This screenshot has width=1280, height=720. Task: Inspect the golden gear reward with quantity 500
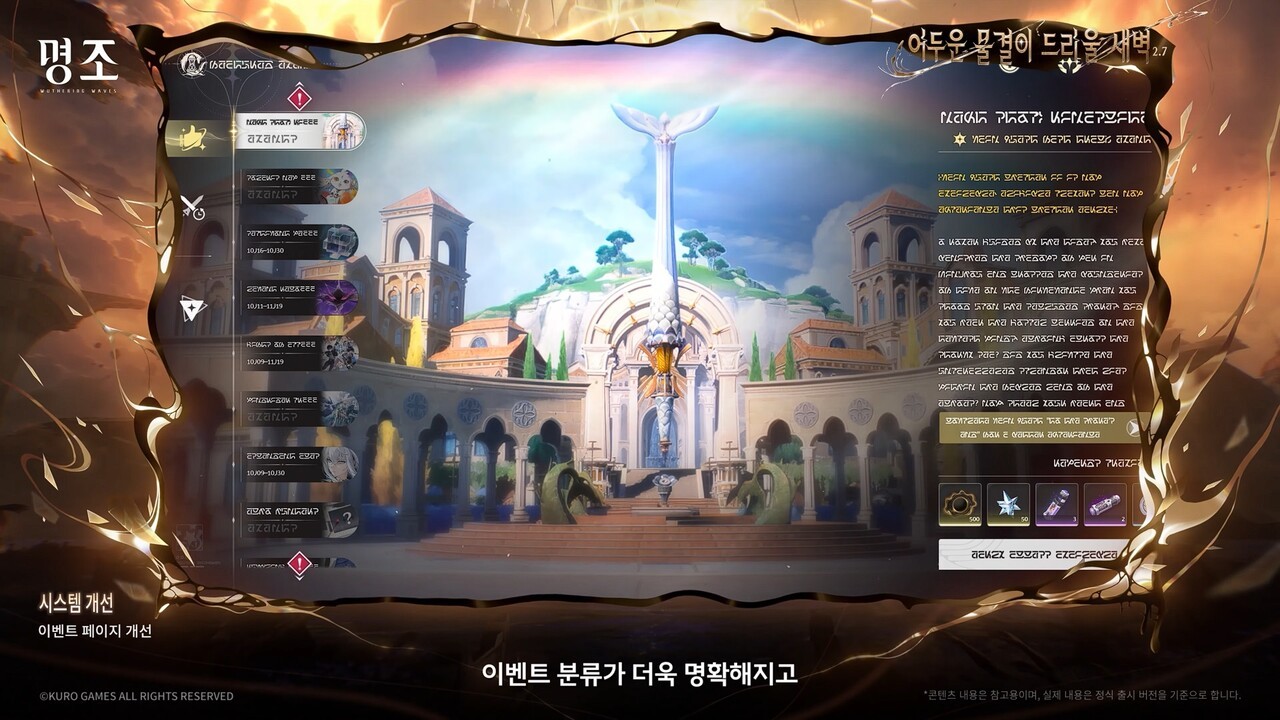tap(960, 505)
